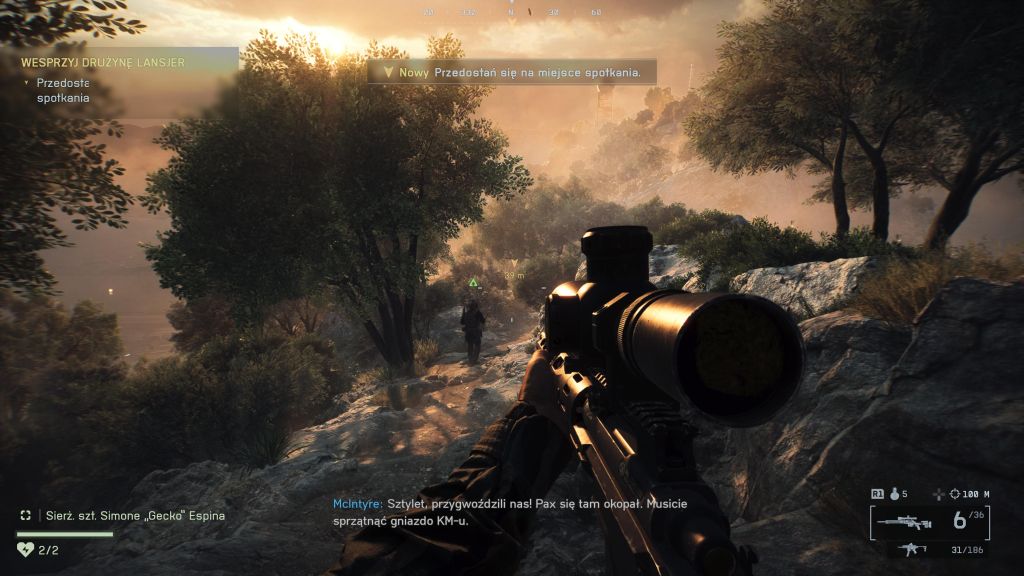The width and height of the screenshot is (1024, 576).
Task: Select the sniper rifle weapon slot
Action: point(906,522)
